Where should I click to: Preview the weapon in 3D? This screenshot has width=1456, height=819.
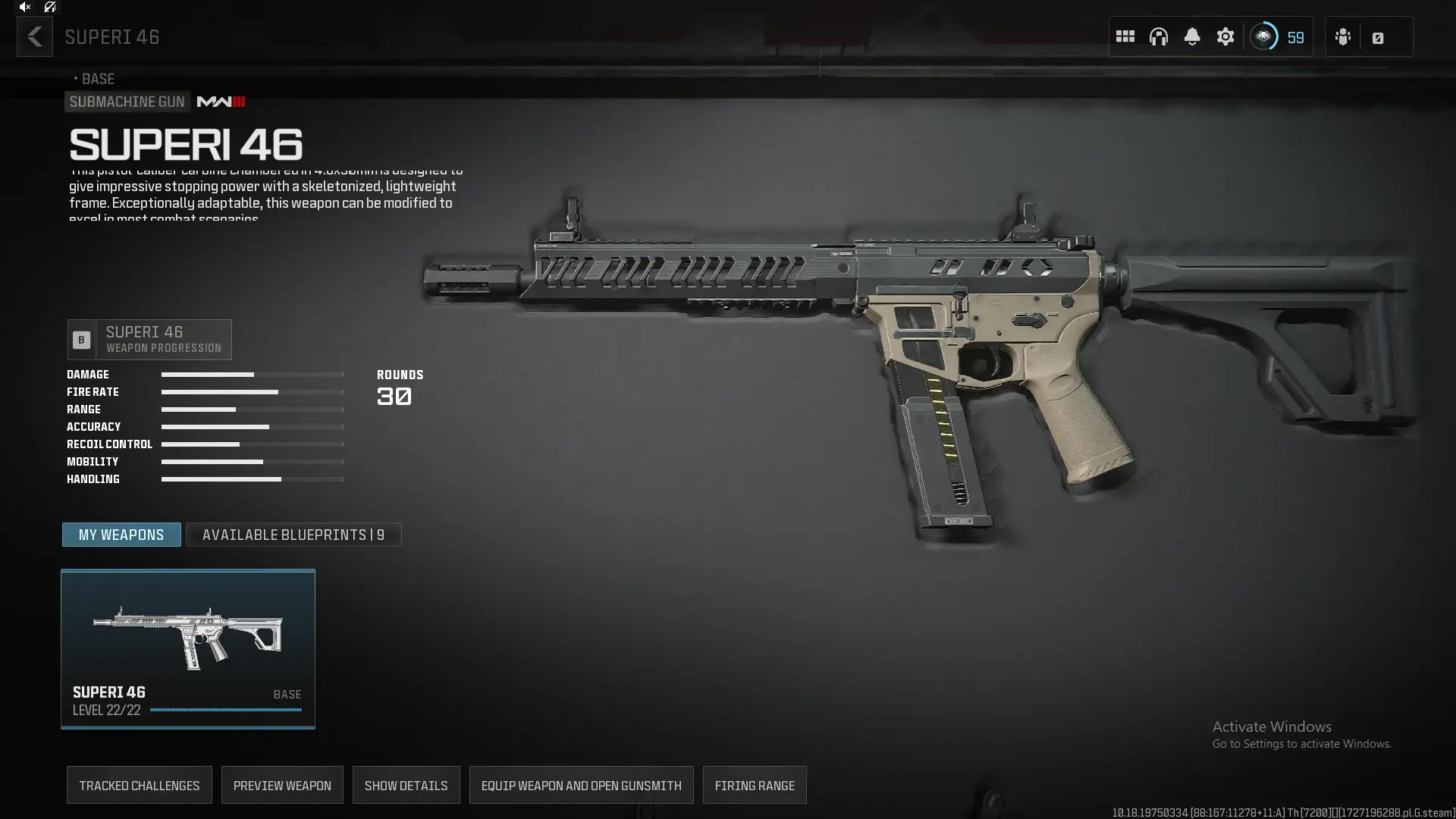point(281,785)
